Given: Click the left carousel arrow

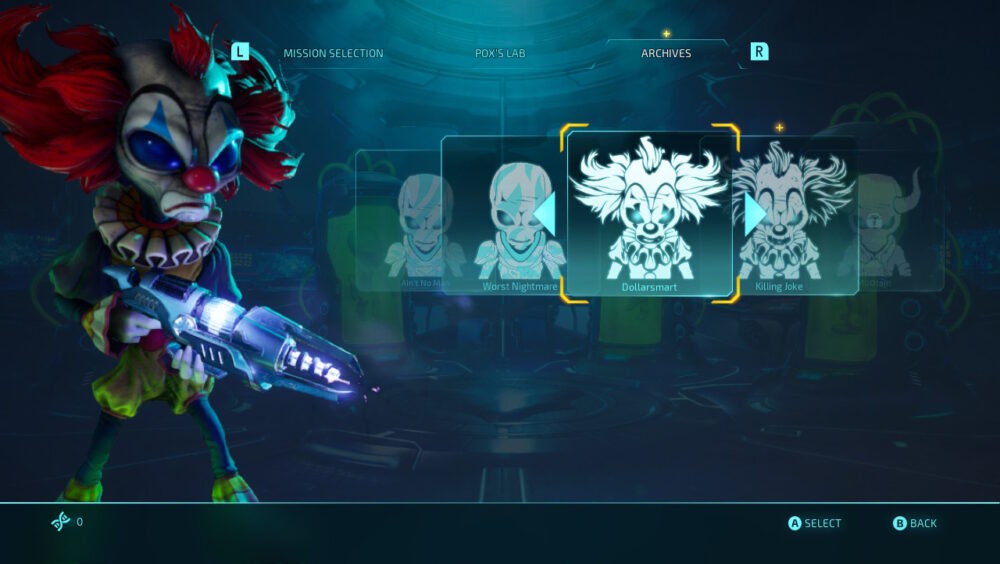Looking at the screenshot, I should (545, 213).
